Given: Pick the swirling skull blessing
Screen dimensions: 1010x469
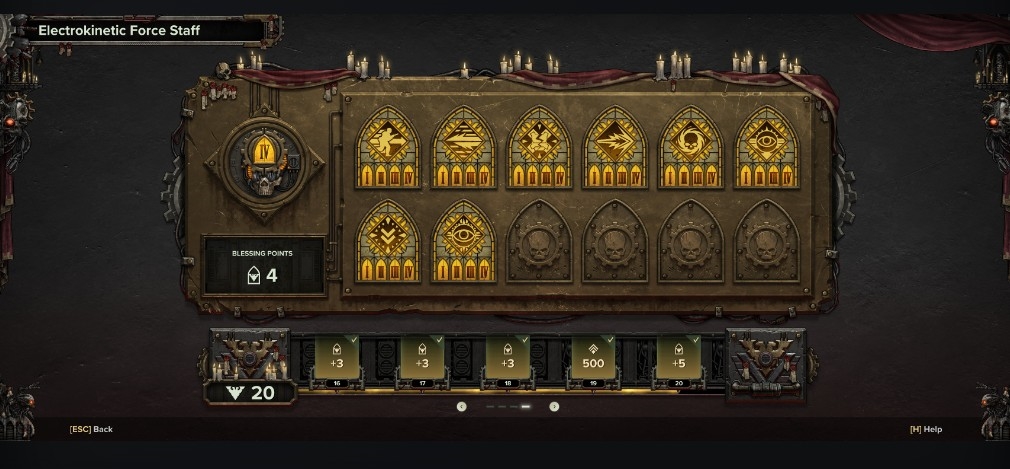Looking at the screenshot, I should click(x=691, y=147).
